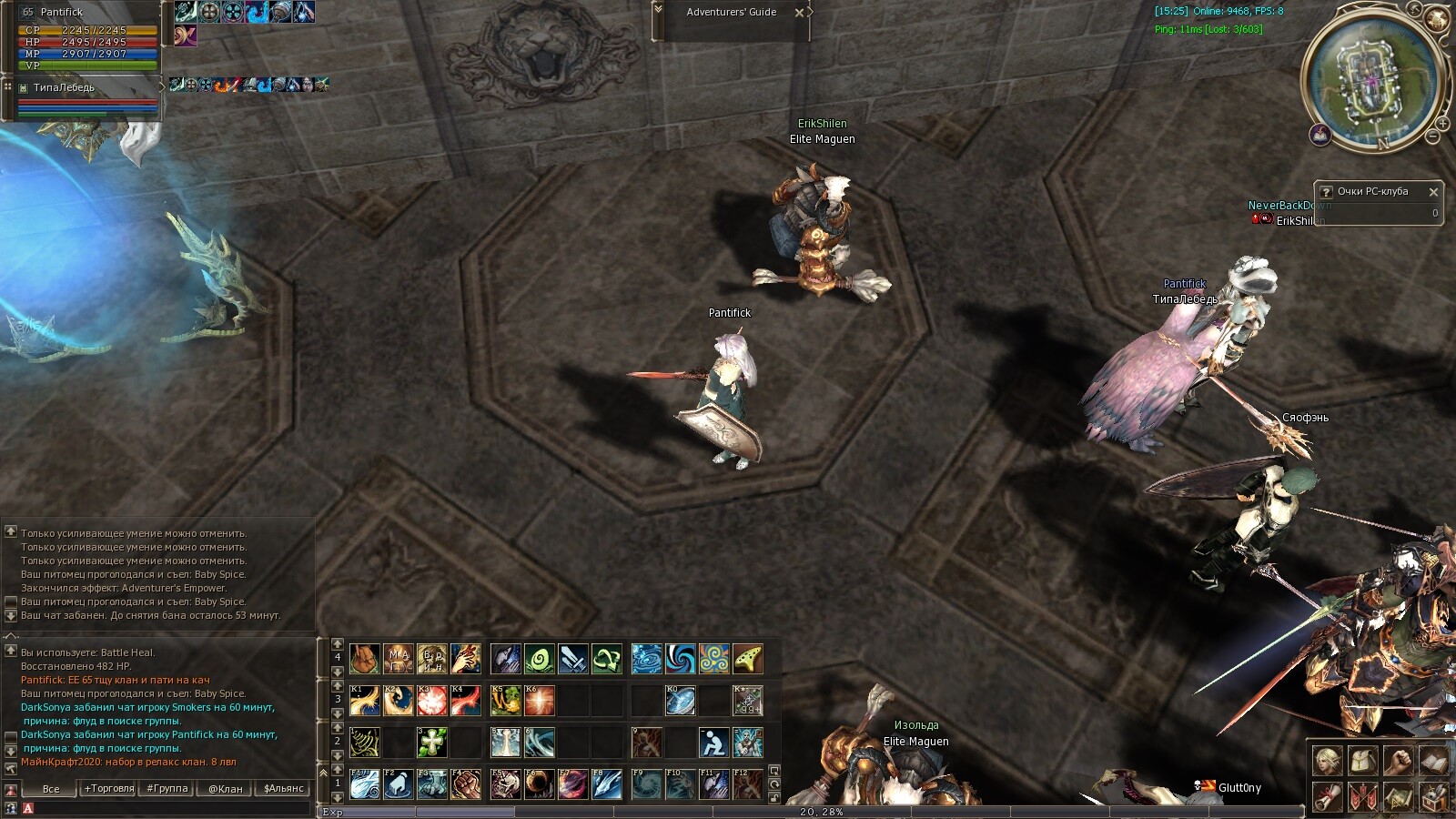Zoom in the minimap with plus button
1456x819 pixels.
click(1442, 123)
